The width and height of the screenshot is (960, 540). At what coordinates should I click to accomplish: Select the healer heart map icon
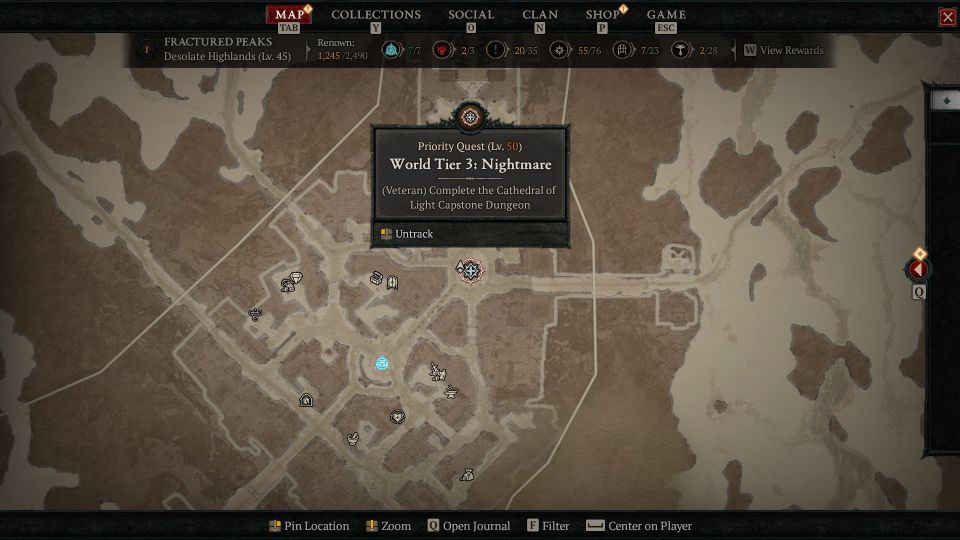(x=397, y=416)
